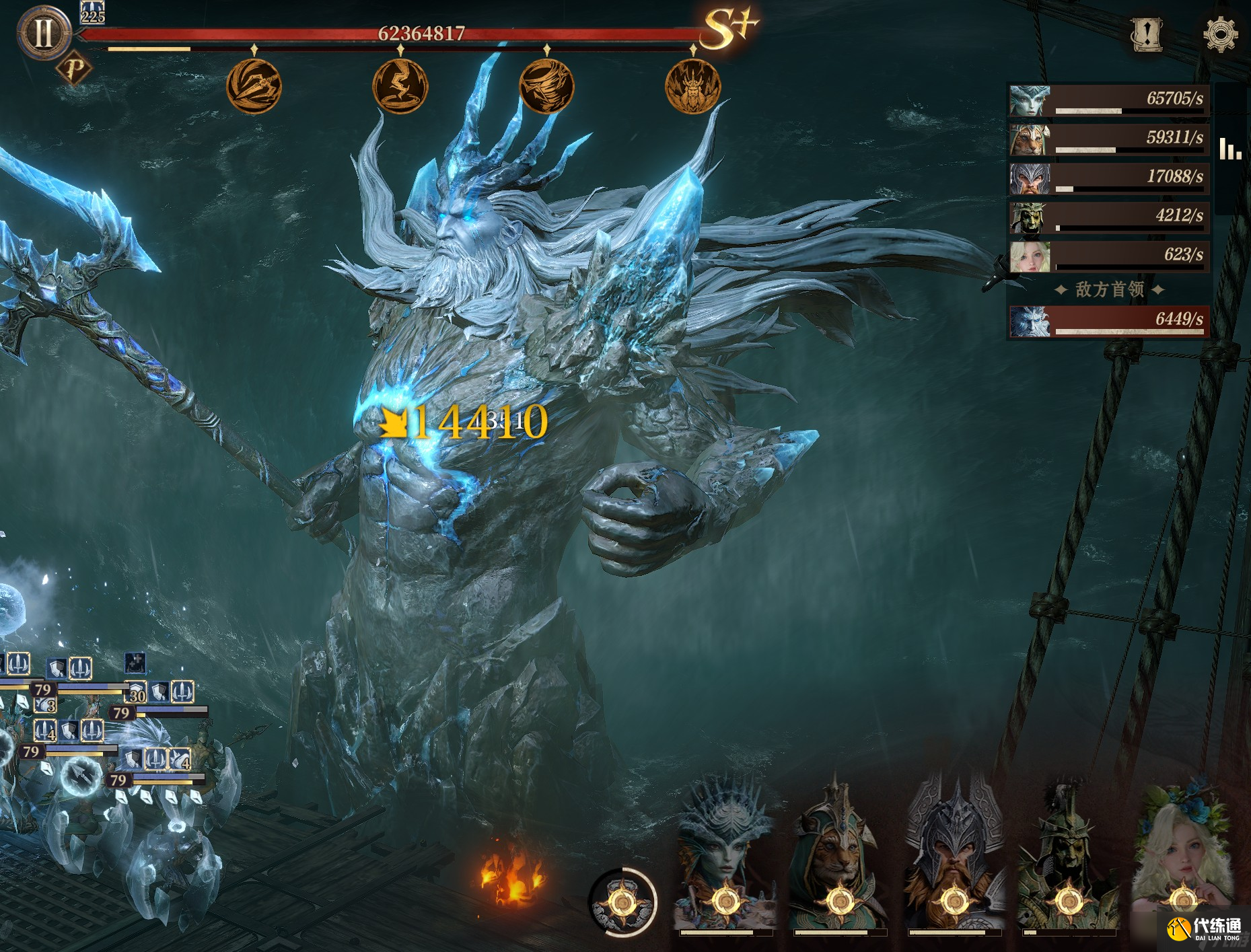Viewport: 1251px width, 952px height.
Task: Select the enemy boss 6449/s damage row
Action: click(1108, 321)
